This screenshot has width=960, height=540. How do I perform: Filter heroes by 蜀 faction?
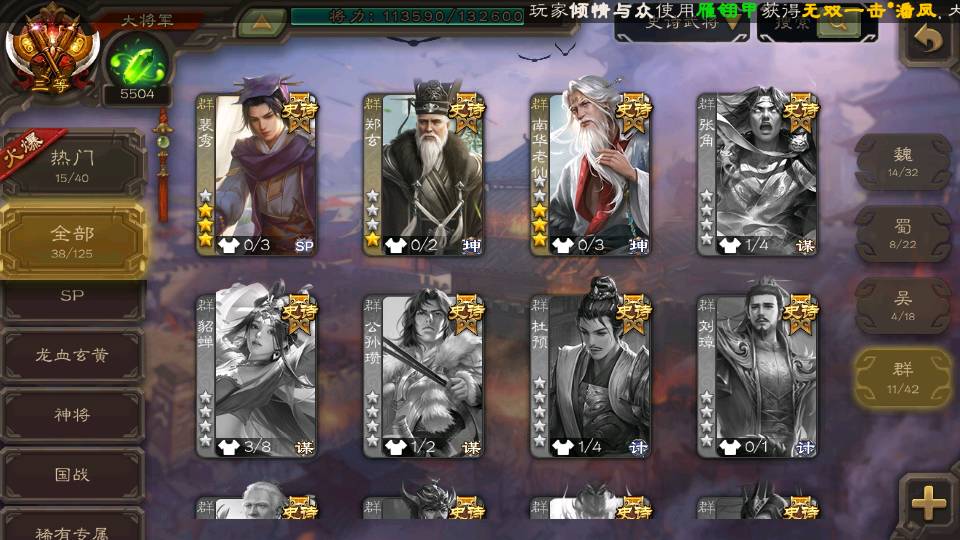[x=902, y=234]
